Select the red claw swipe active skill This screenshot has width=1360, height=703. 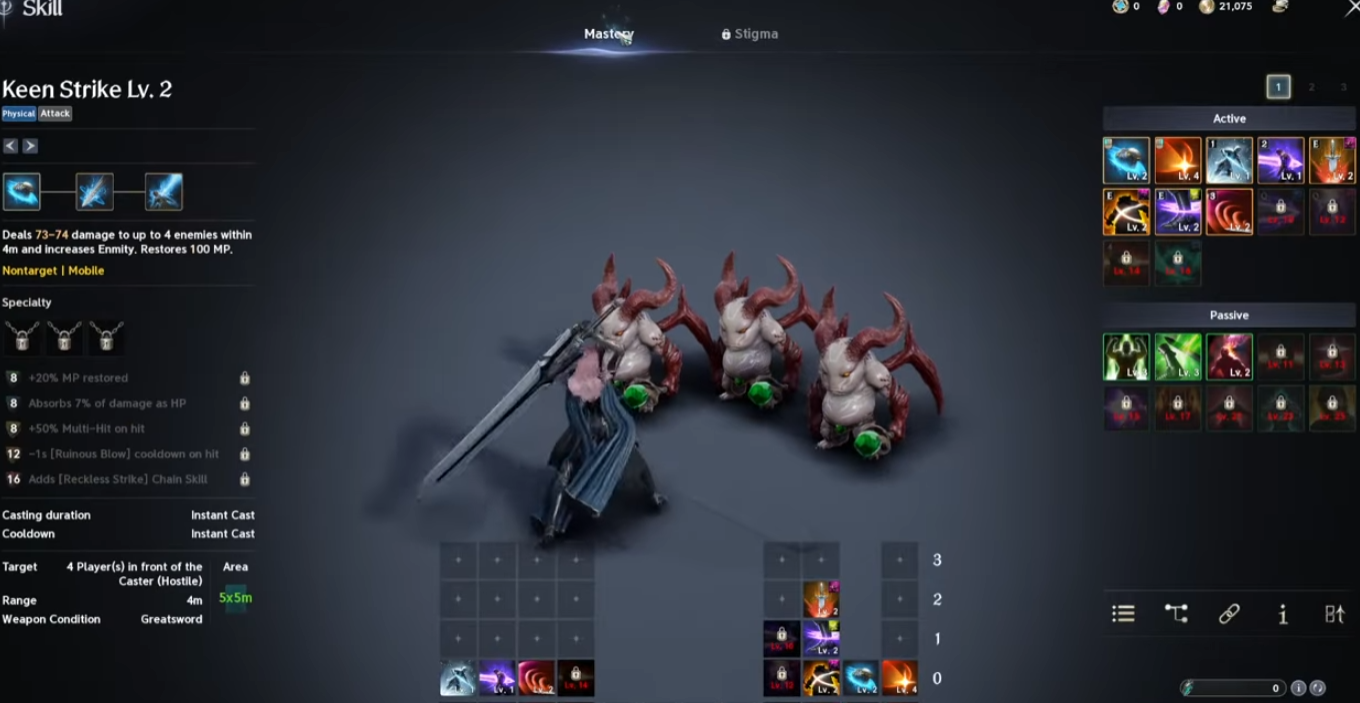1229,212
